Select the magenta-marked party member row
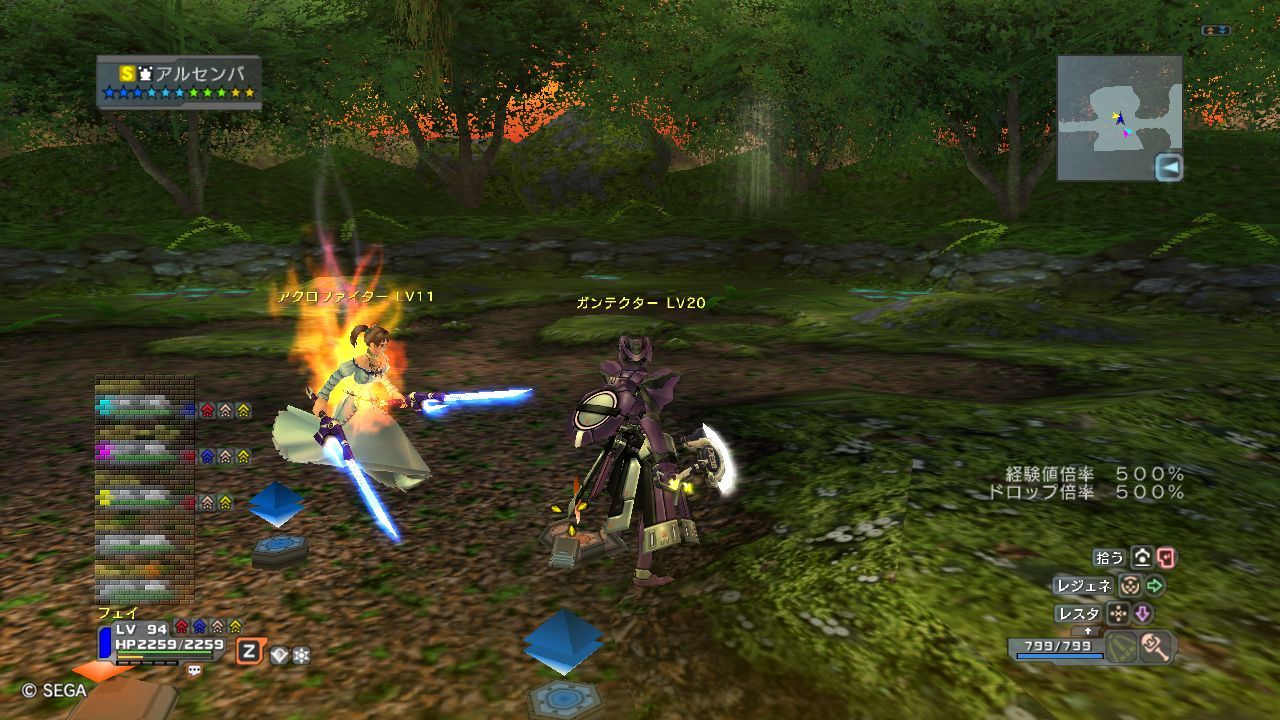1280x720 pixels. pyautogui.click(x=145, y=454)
